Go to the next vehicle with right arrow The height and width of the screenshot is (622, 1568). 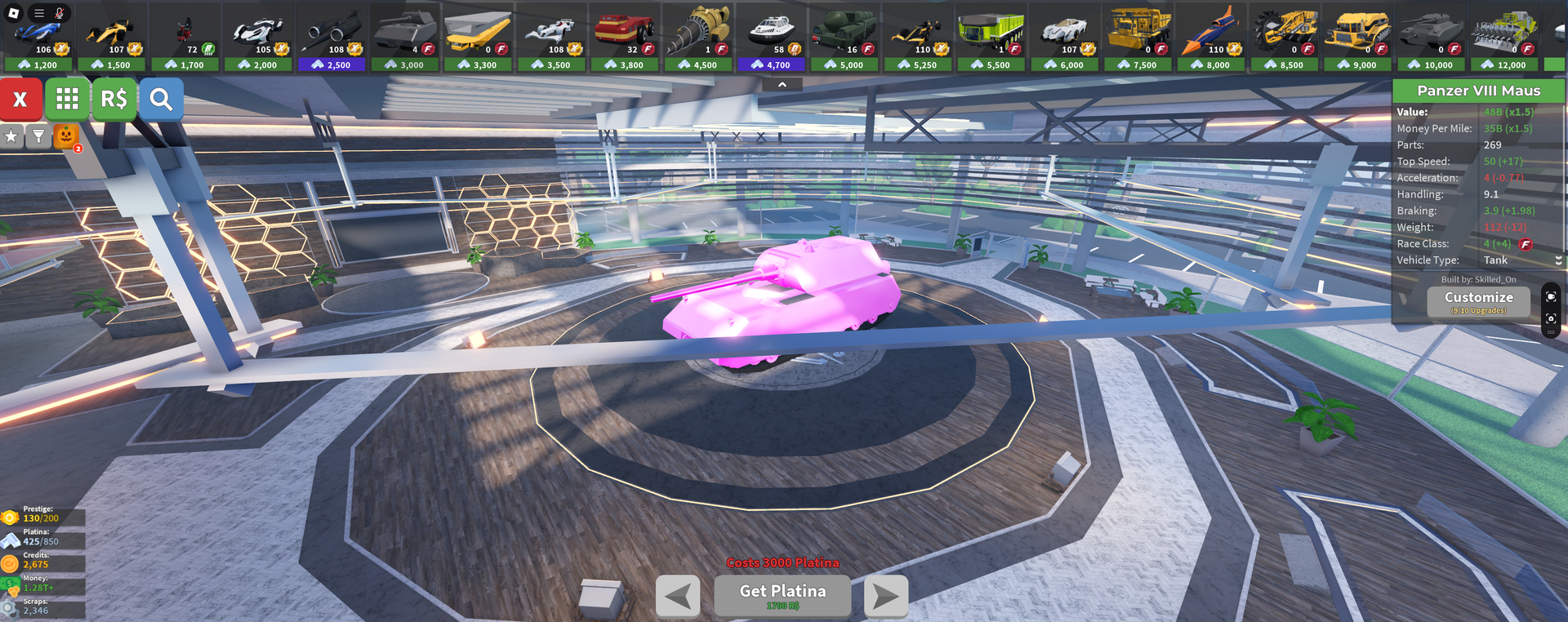[x=886, y=597]
